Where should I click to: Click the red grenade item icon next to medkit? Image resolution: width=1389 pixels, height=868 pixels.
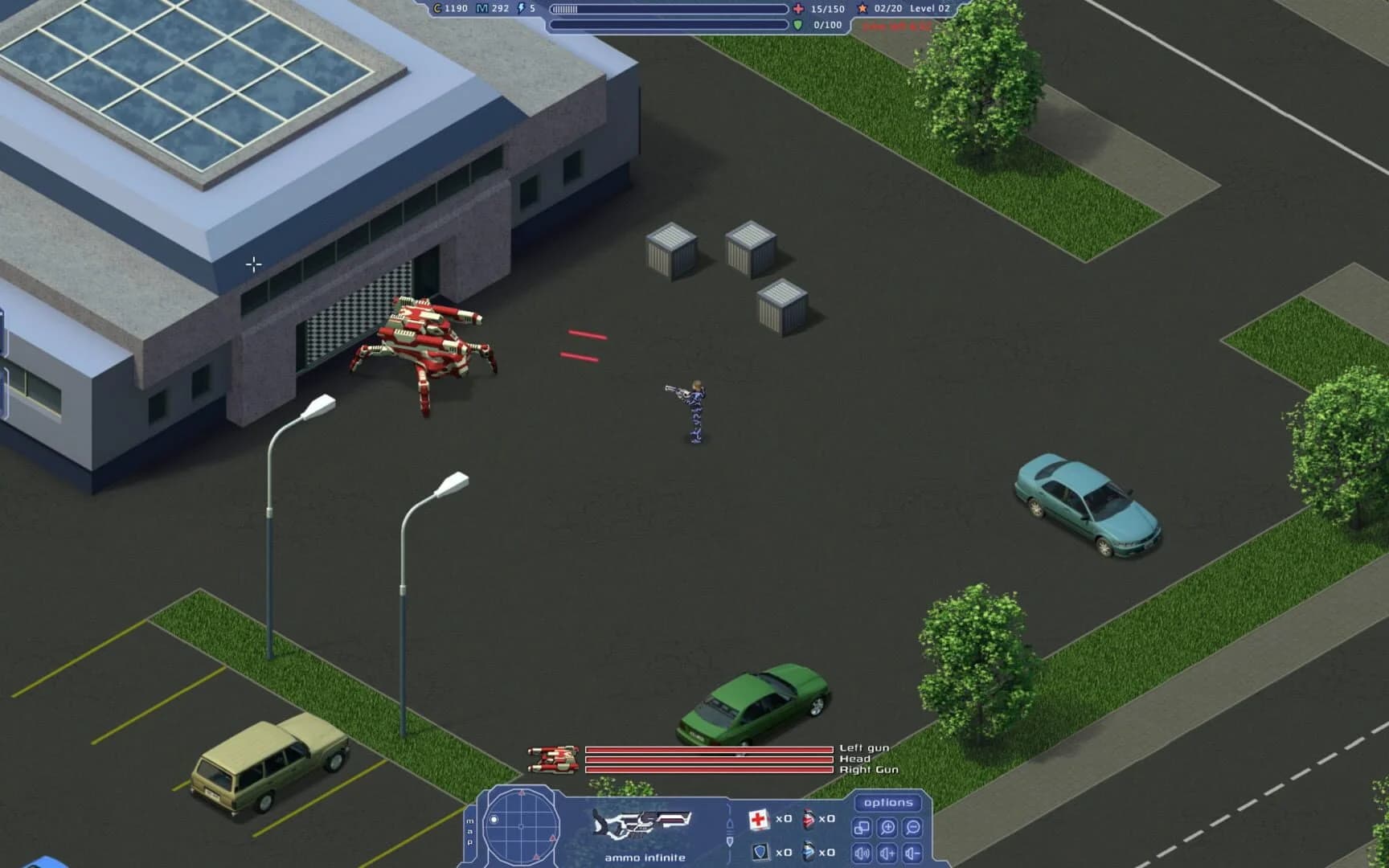(x=809, y=819)
